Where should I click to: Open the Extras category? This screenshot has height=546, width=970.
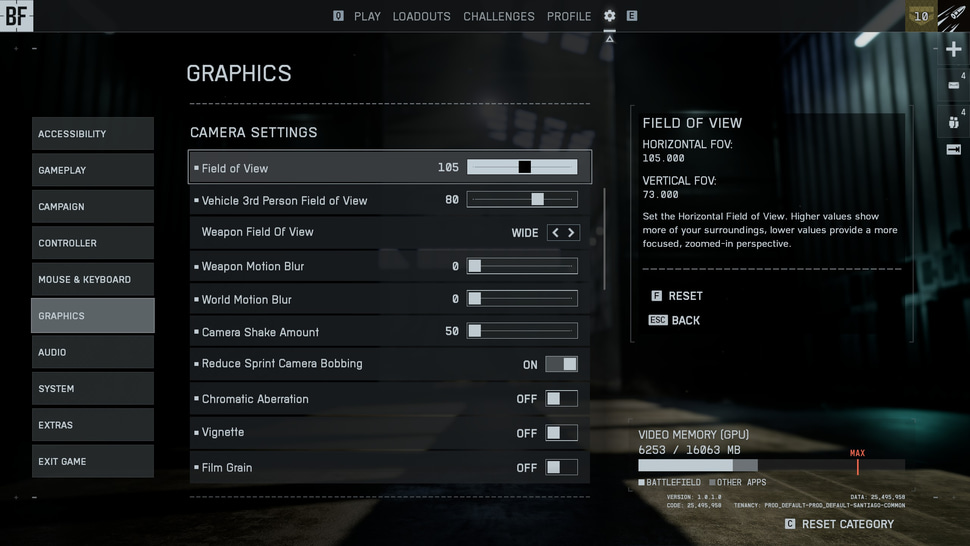tap(92, 425)
